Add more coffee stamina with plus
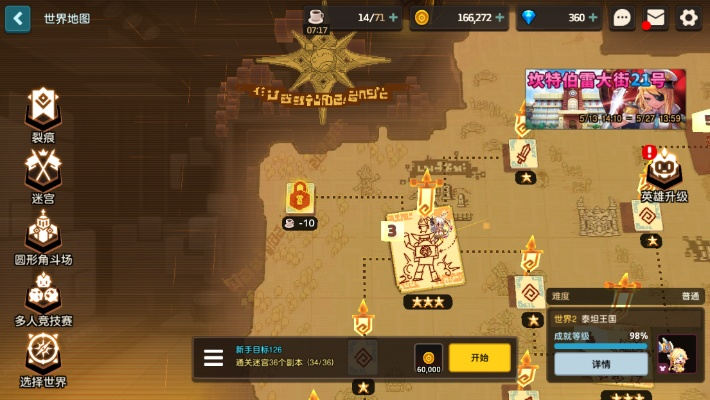 (392, 18)
